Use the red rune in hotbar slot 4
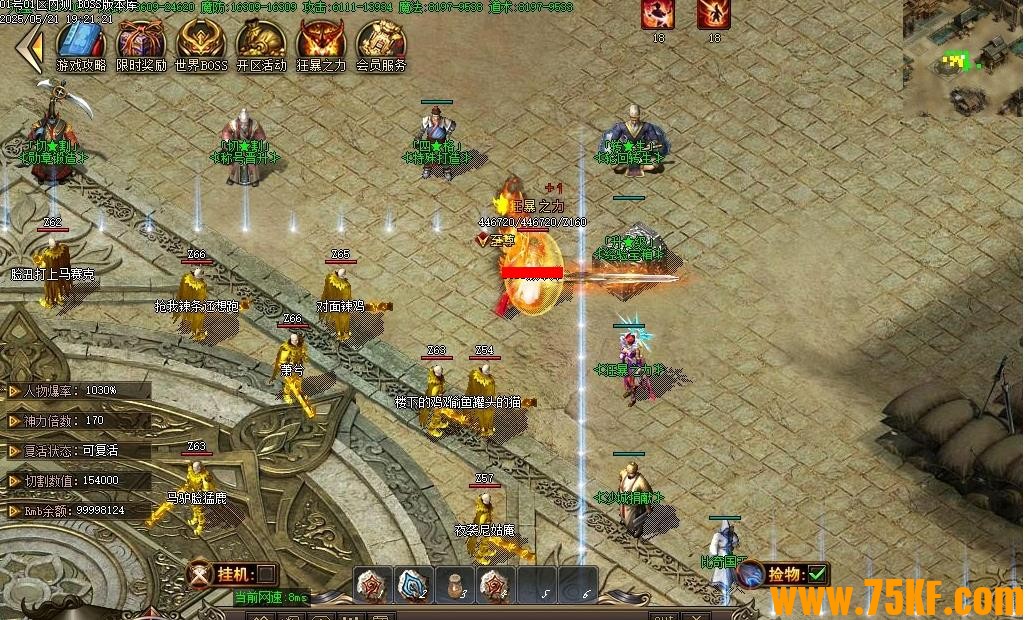 [x=495, y=584]
